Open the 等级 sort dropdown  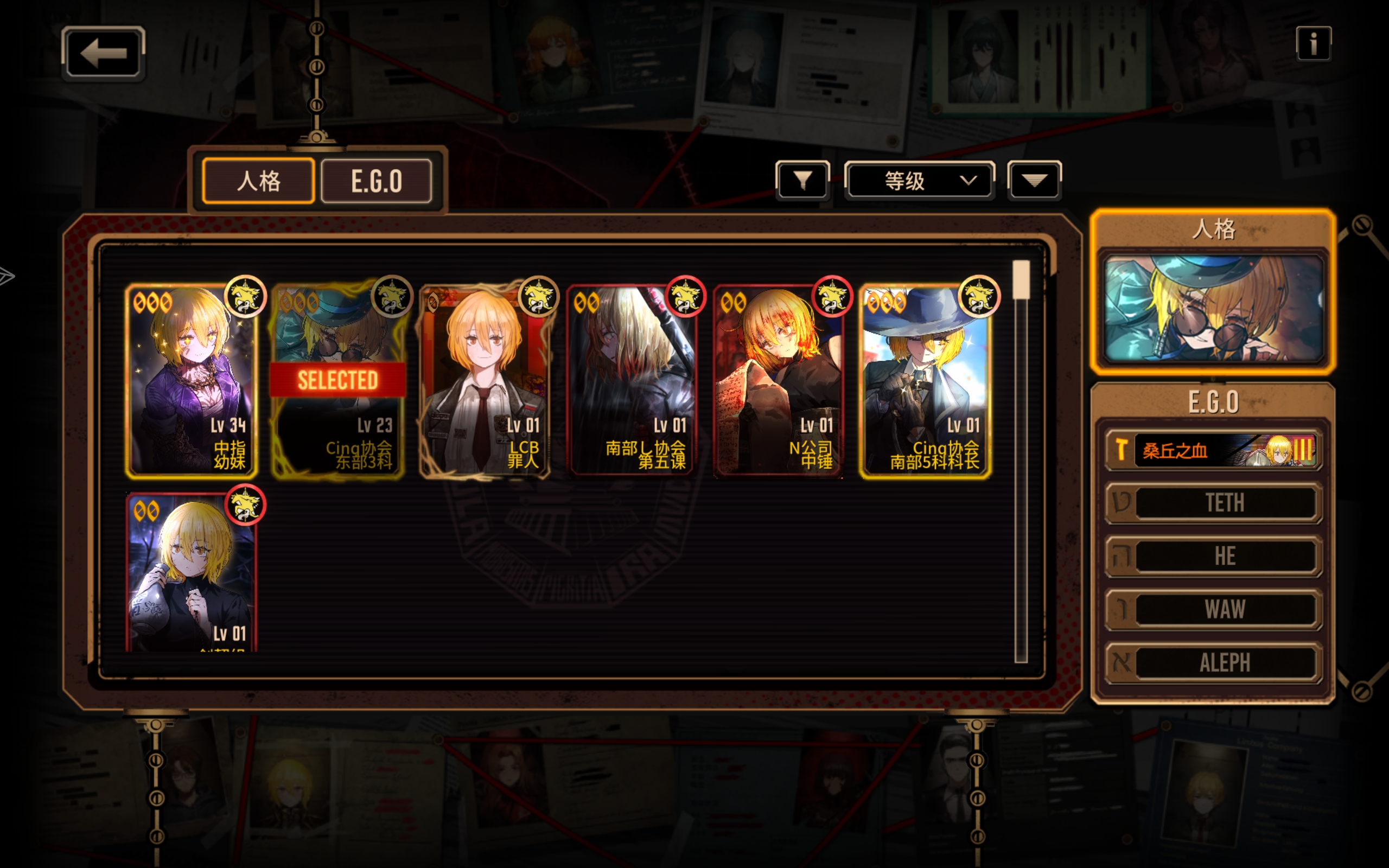[x=920, y=181]
